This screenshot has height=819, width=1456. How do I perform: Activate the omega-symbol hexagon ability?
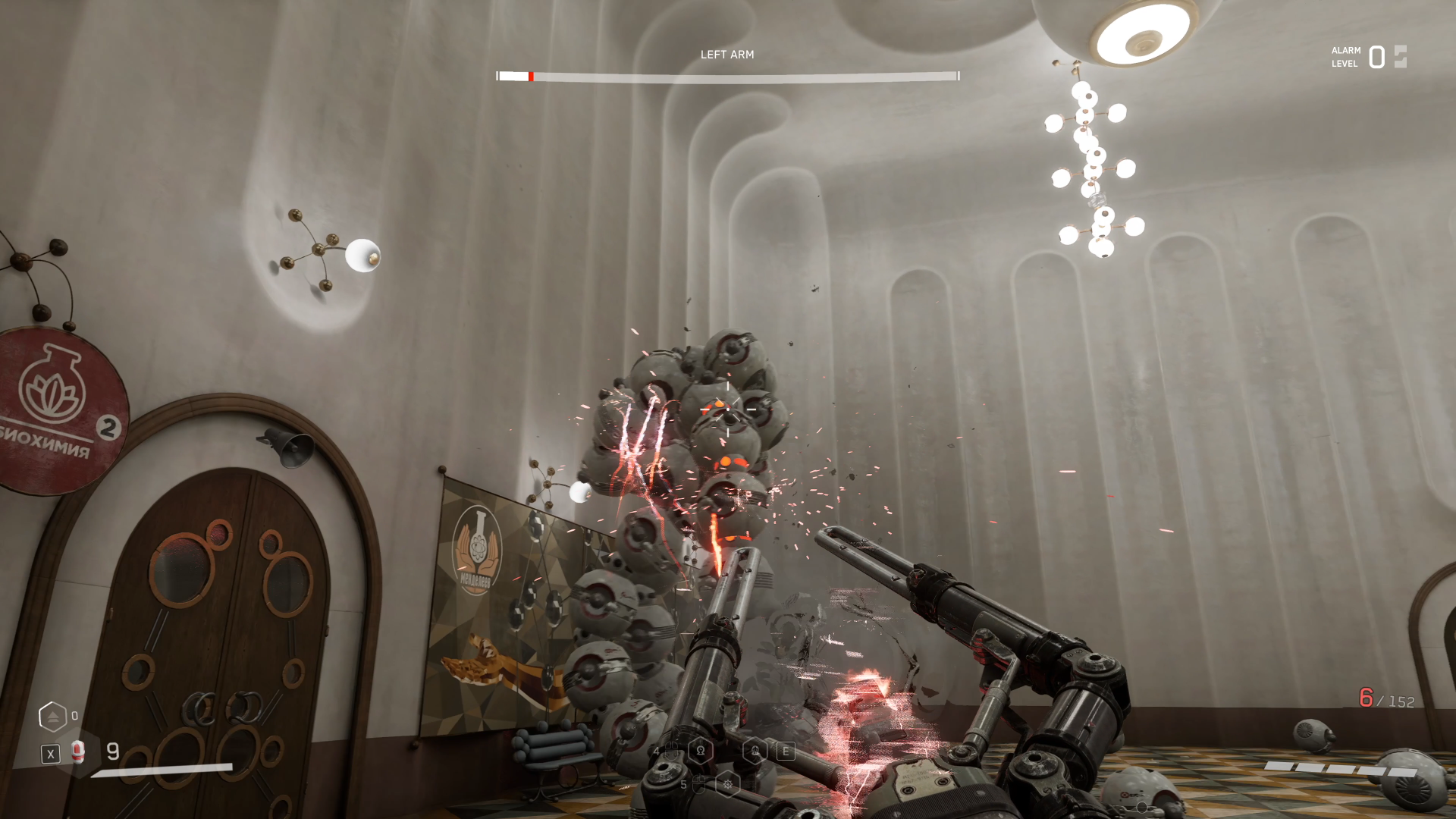tap(701, 751)
